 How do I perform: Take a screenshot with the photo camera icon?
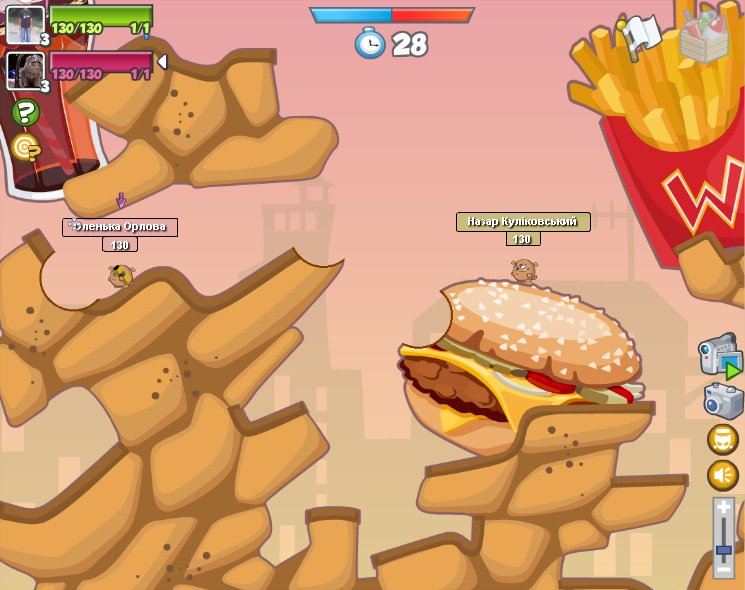pos(723,400)
